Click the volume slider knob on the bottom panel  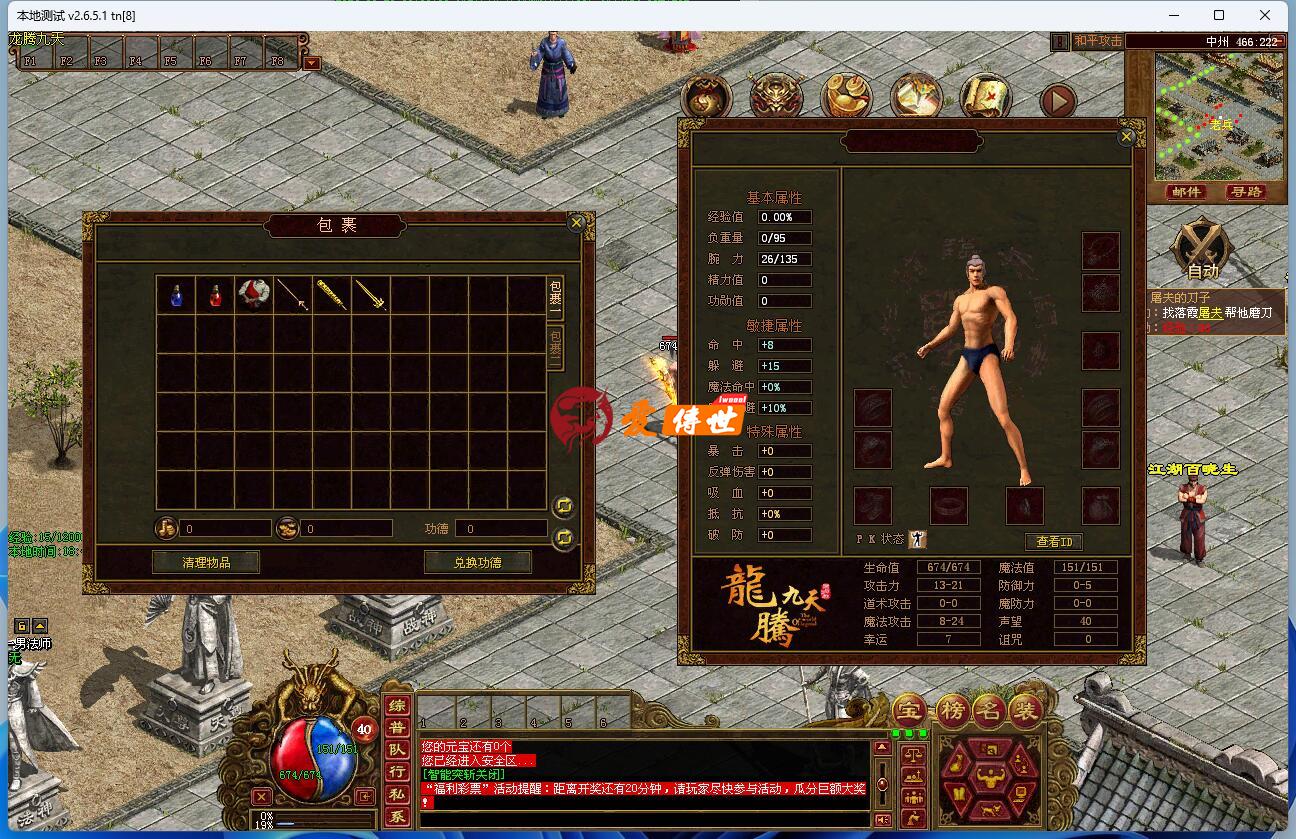[x=883, y=782]
